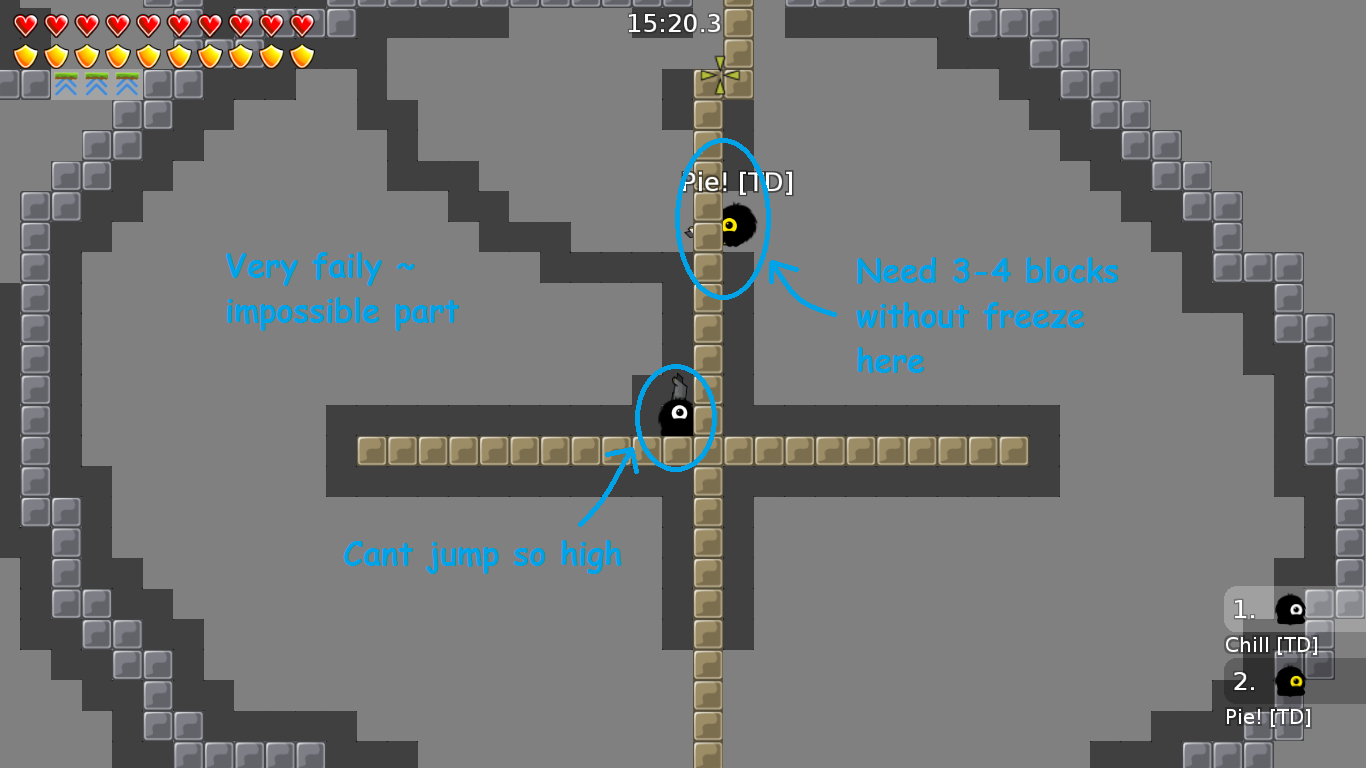The height and width of the screenshot is (768, 1366).
Task: Click the Pie! [TD] name above the upper tee
Action: [x=737, y=184]
